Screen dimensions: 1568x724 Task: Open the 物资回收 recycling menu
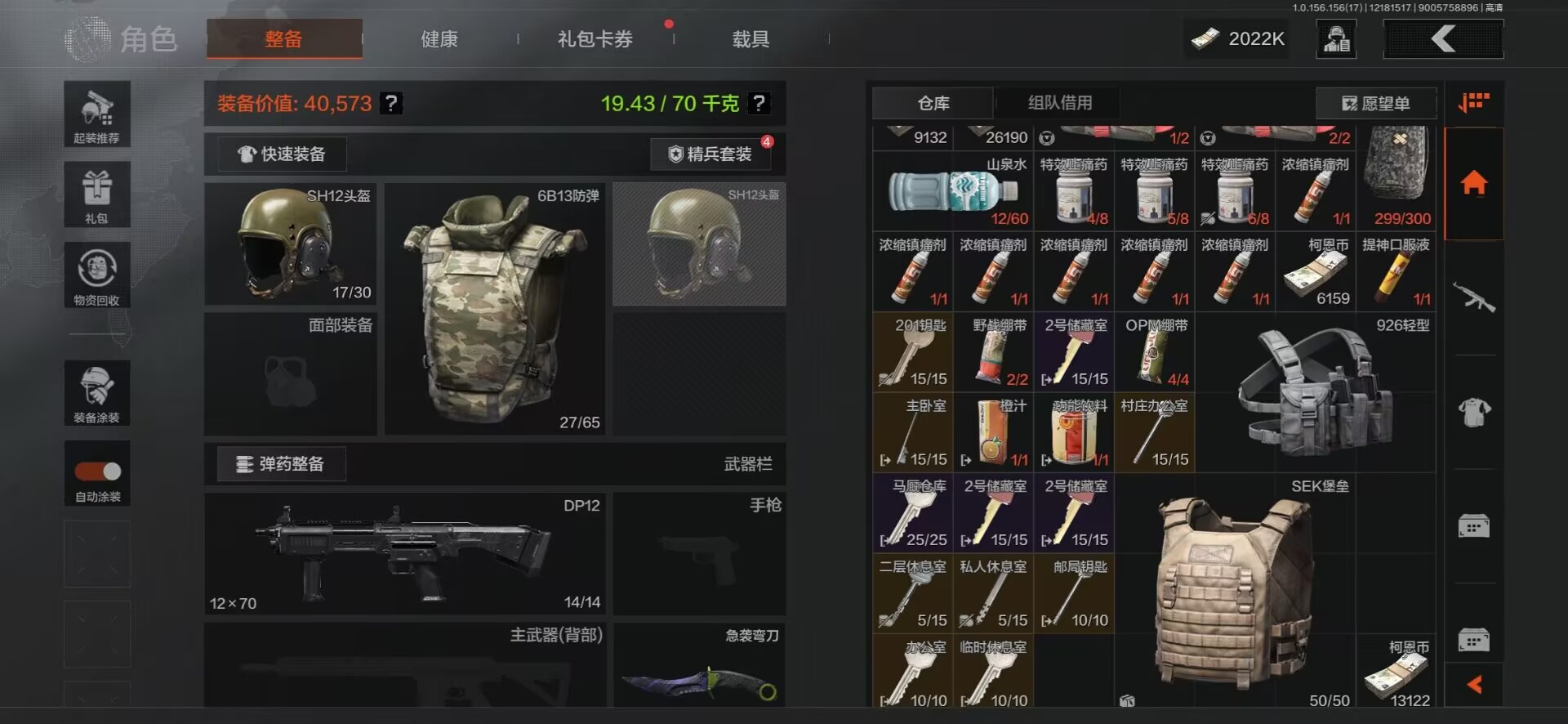pyautogui.click(x=97, y=275)
